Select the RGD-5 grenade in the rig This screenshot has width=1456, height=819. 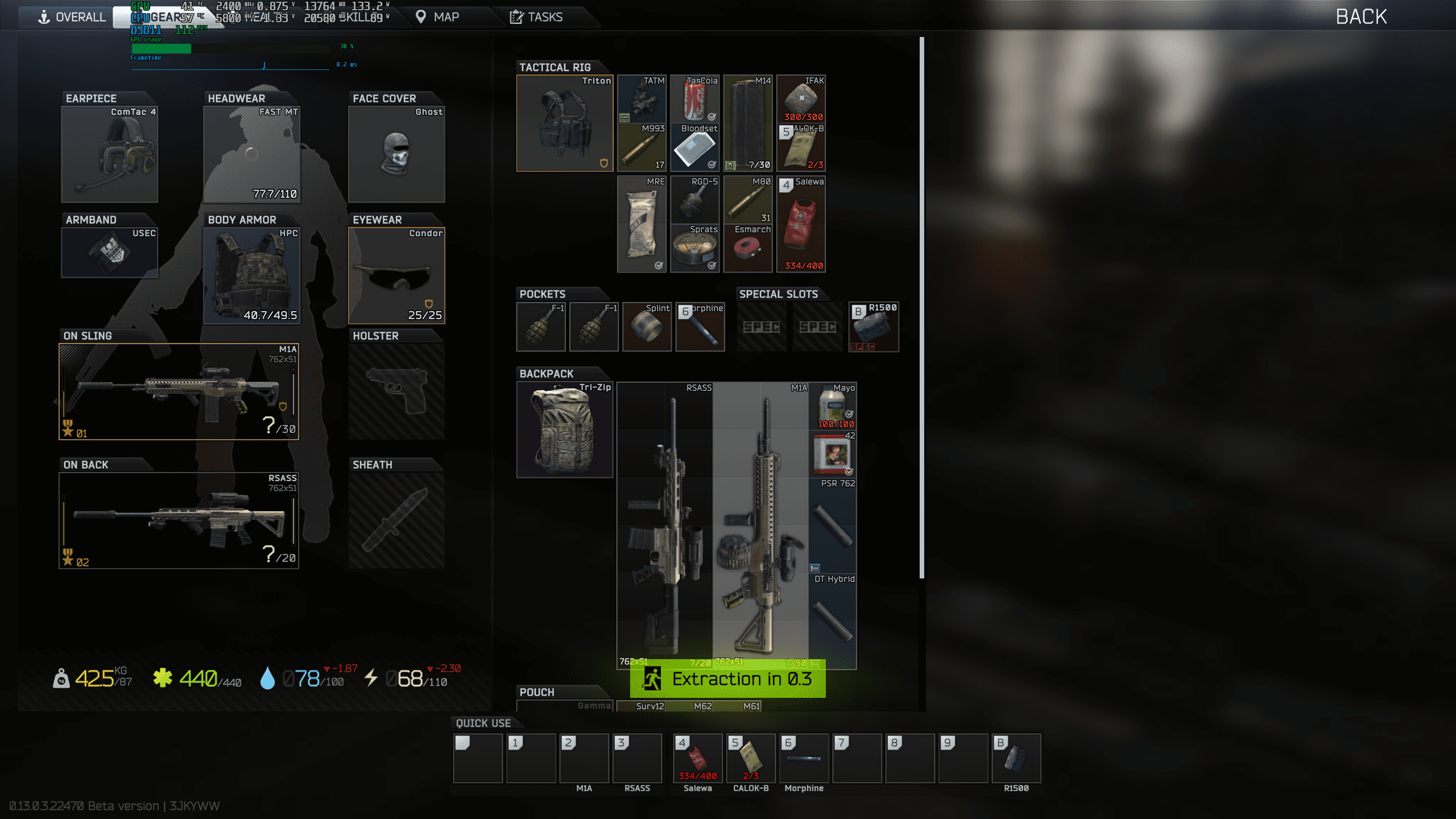tap(695, 199)
